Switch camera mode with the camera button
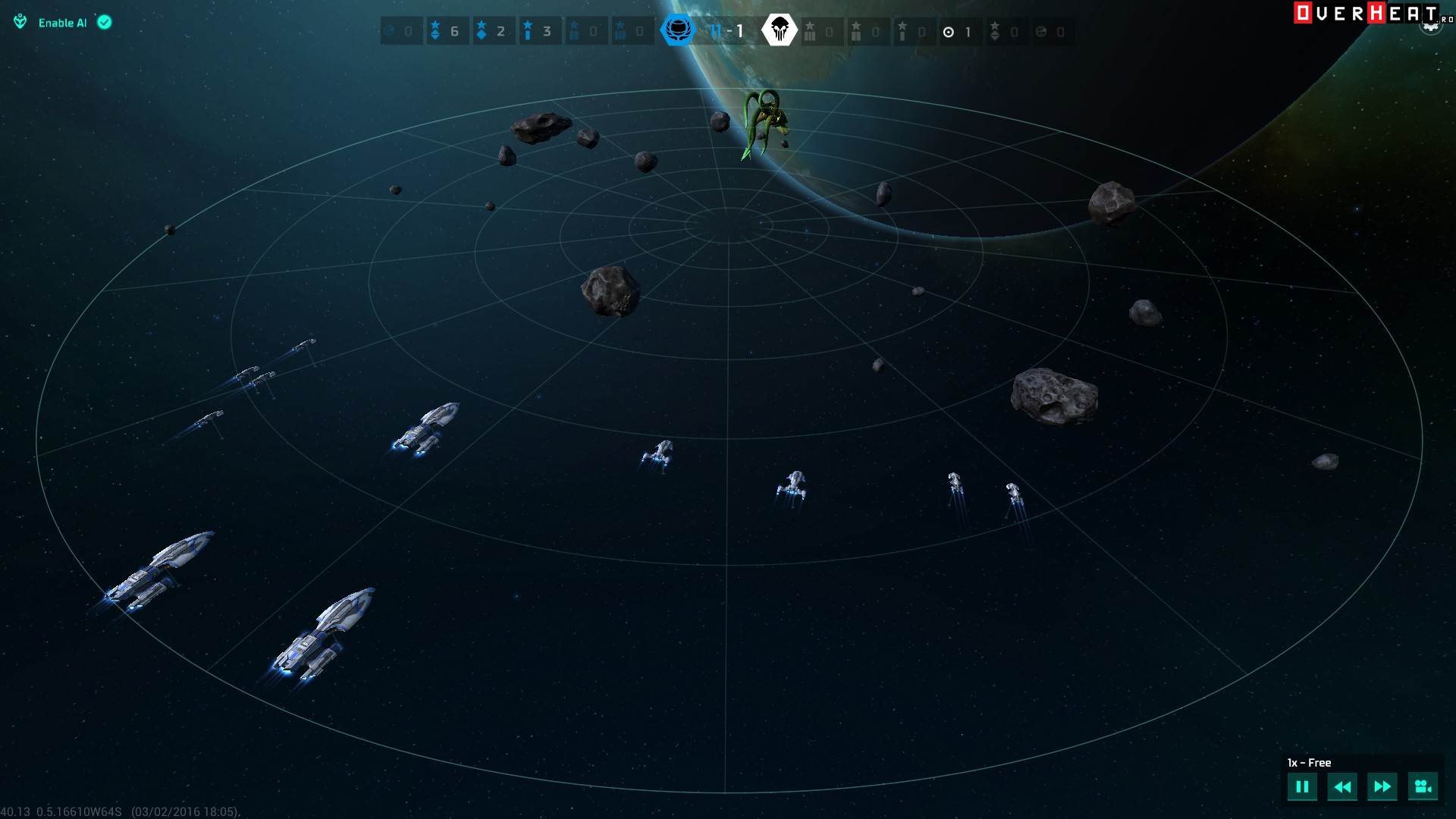 coord(1423,786)
